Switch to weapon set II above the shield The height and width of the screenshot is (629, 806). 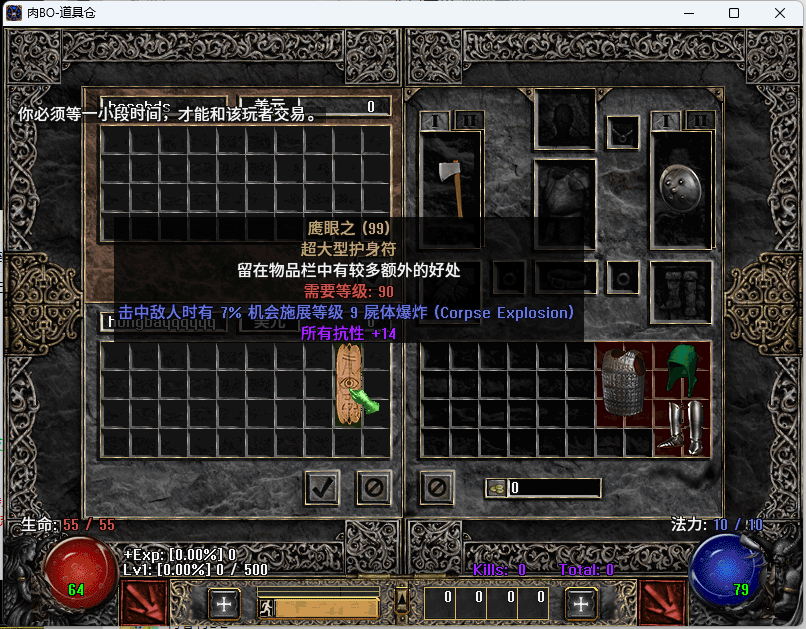pyautogui.click(x=699, y=121)
